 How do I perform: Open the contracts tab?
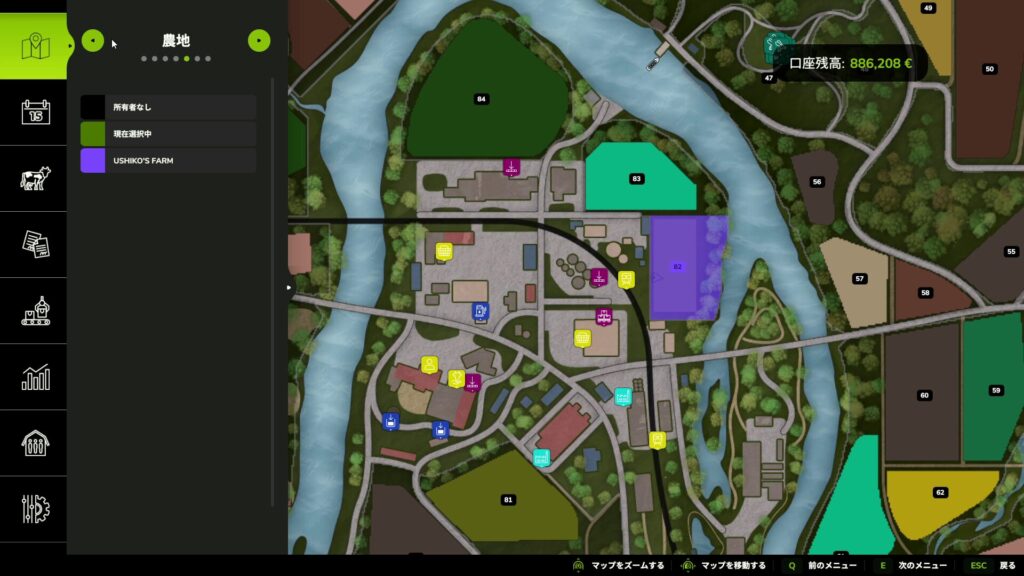[x=35, y=244]
